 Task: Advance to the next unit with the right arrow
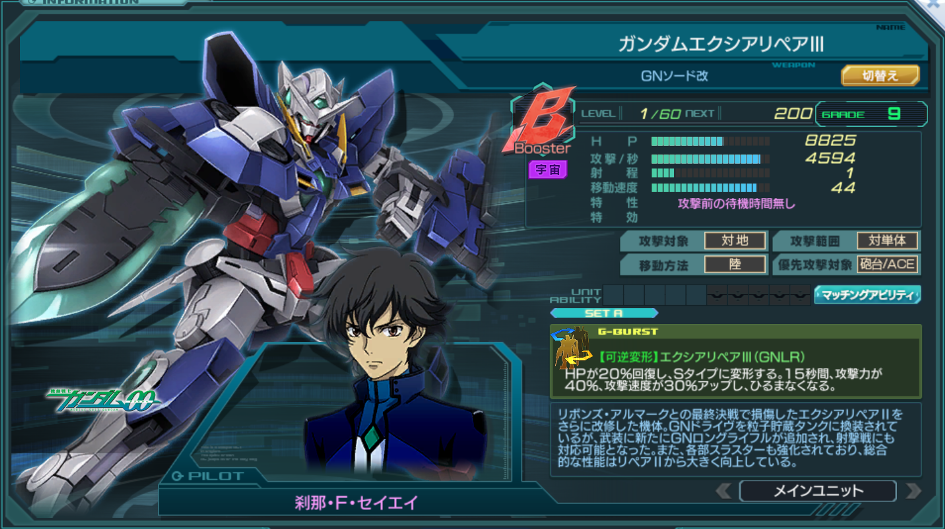point(912,491)
